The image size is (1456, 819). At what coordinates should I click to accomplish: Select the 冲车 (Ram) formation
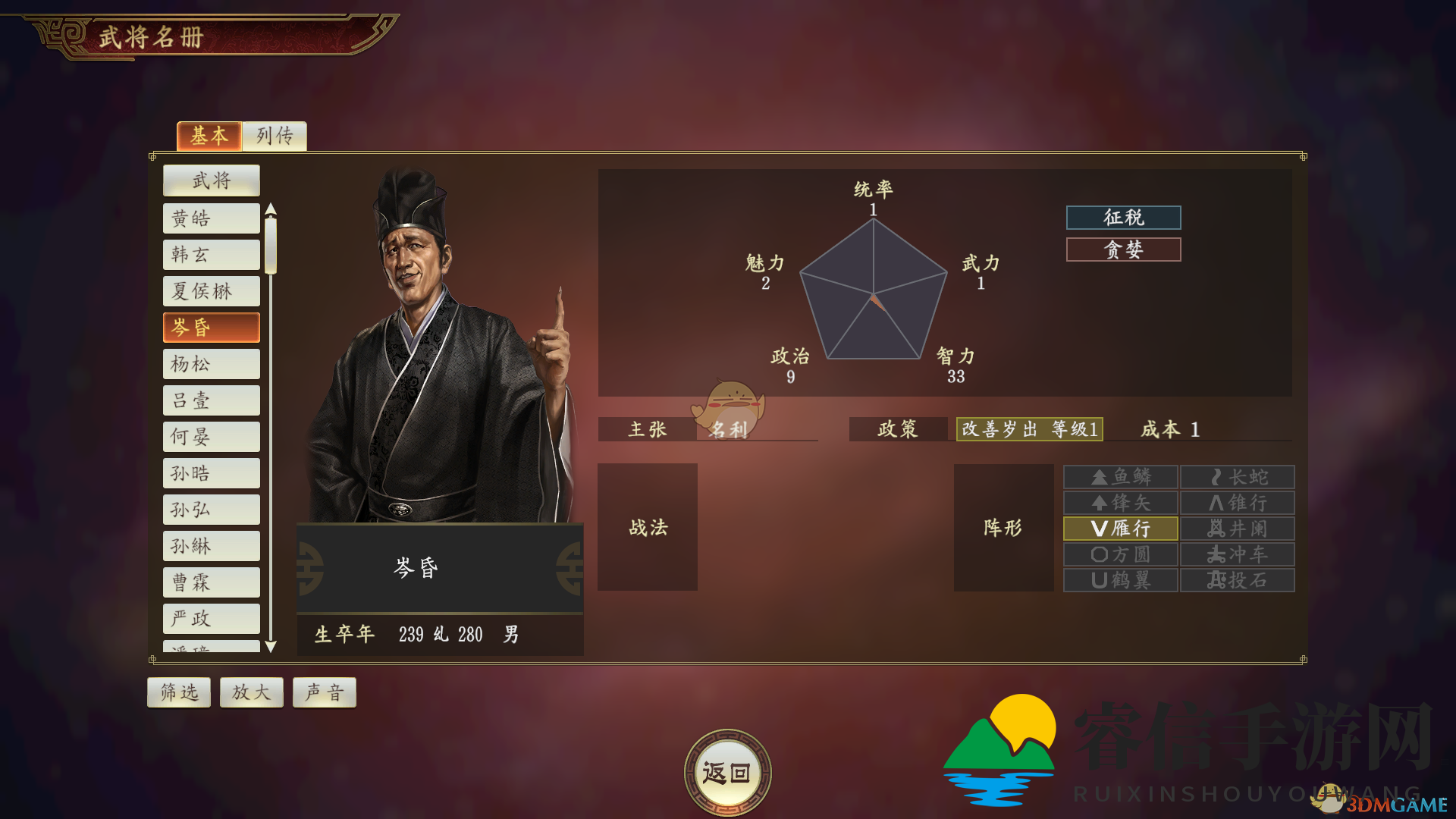[1237, 554]
